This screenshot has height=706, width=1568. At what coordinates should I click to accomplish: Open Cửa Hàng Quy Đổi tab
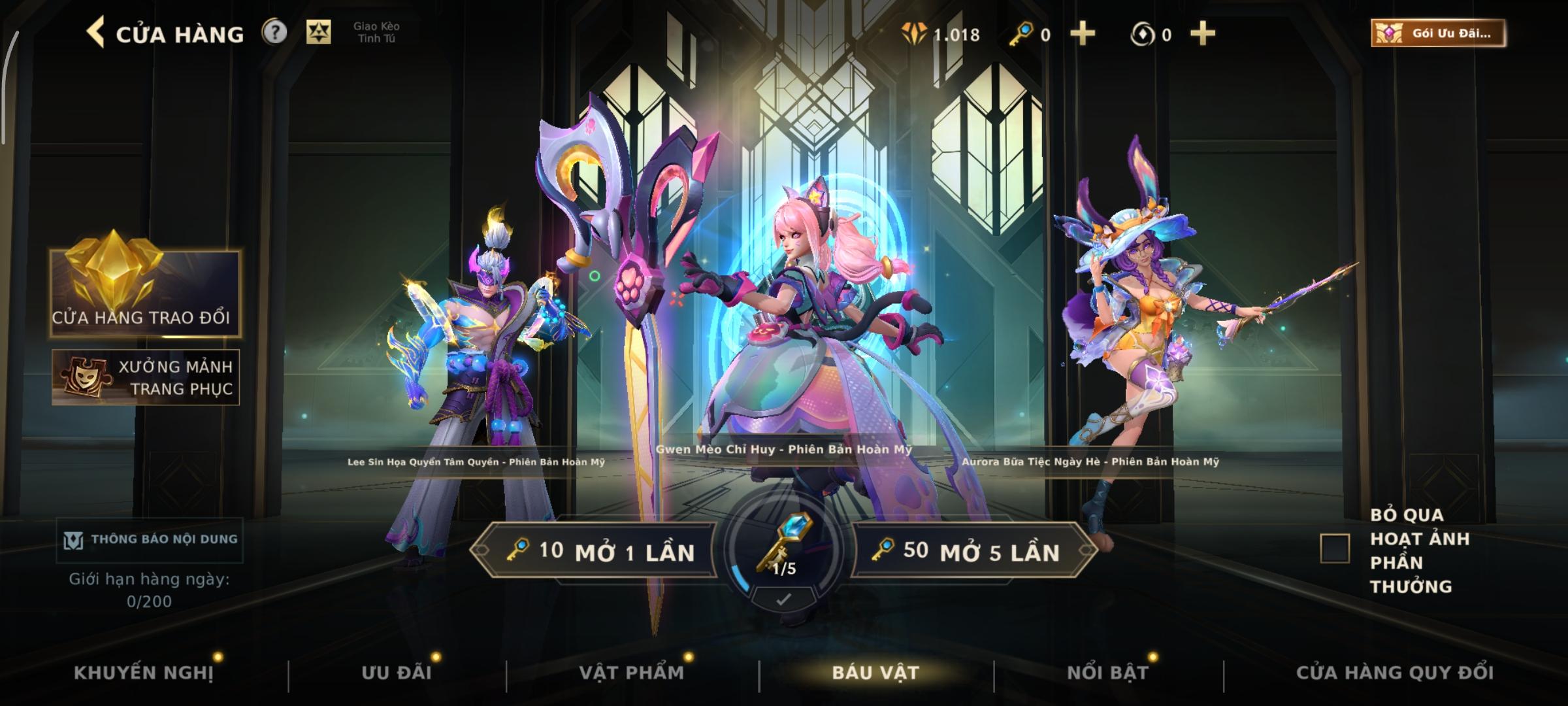pos(1395,673)
